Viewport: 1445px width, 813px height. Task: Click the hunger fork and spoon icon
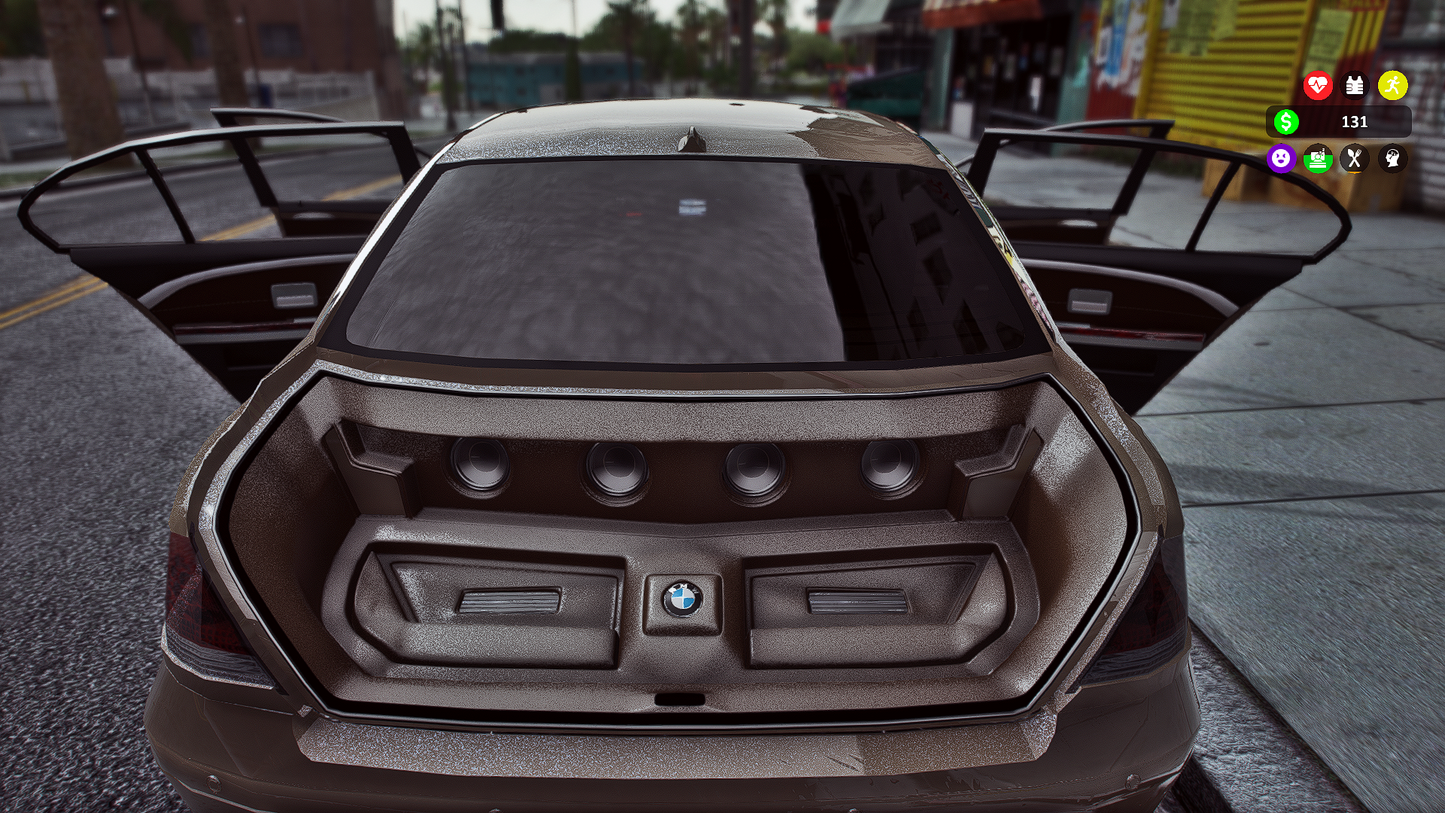pos(1355,159)
